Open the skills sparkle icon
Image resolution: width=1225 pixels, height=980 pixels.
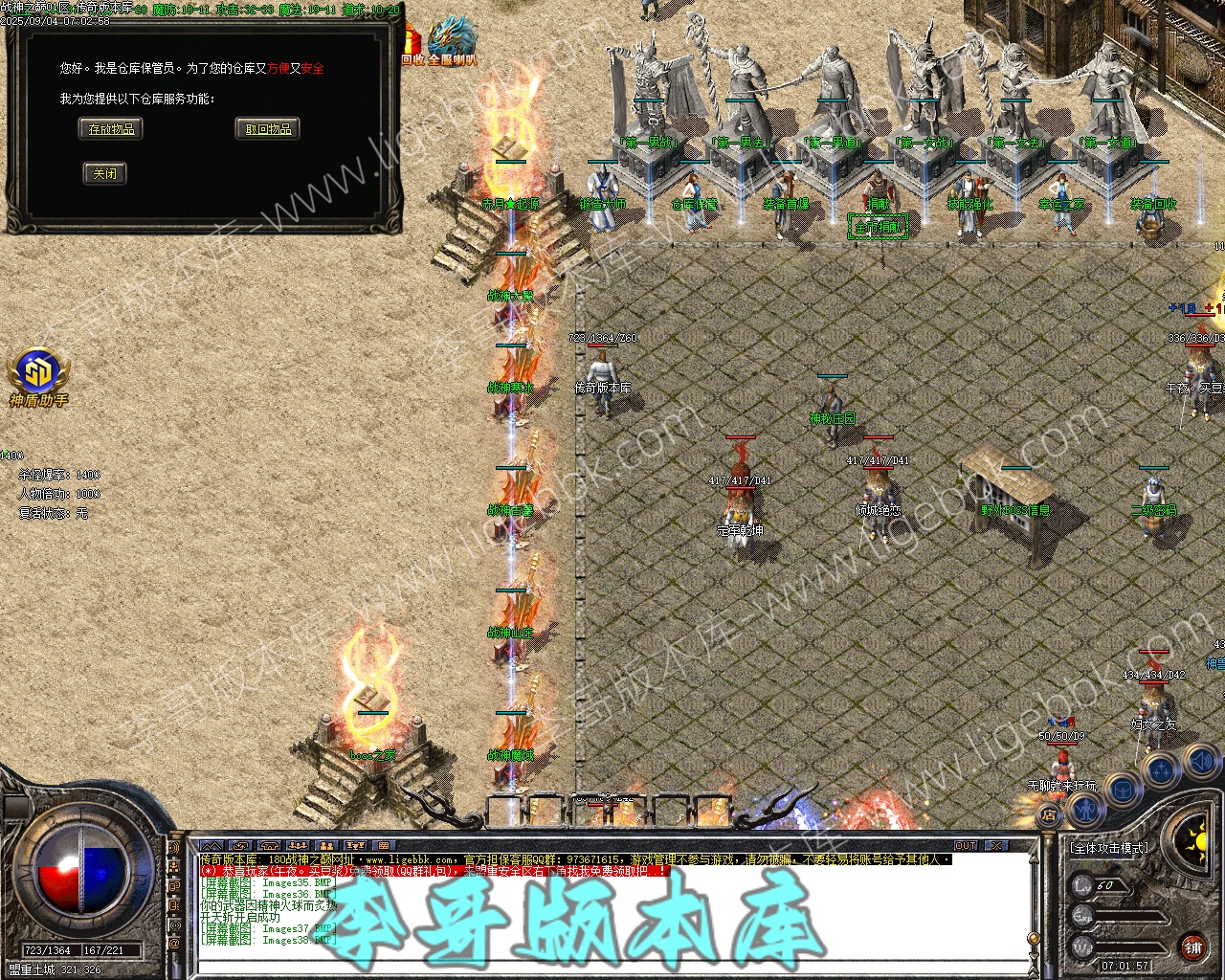point(1161,768)
